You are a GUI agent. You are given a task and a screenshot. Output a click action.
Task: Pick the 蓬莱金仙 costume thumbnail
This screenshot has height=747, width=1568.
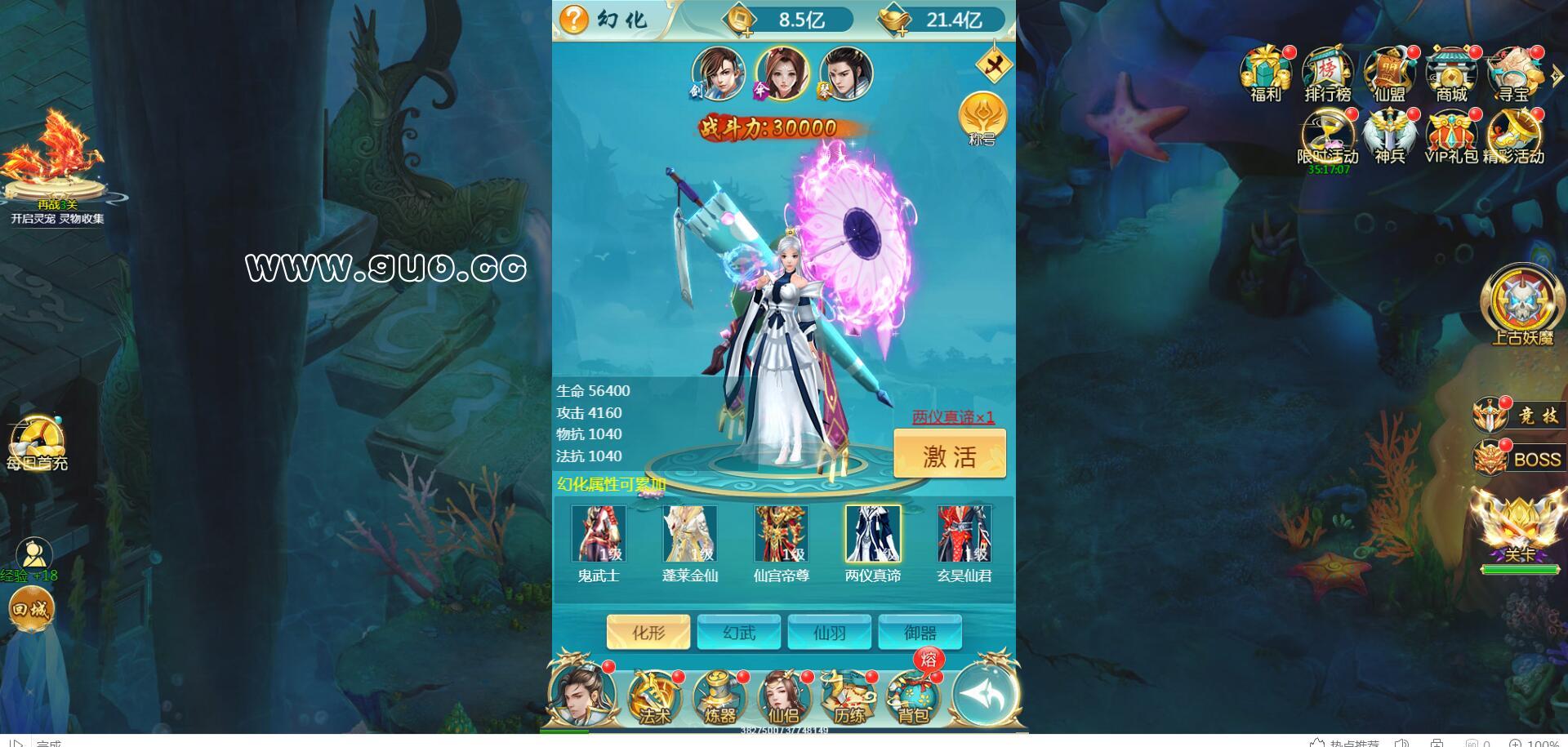[x=690, y=535]
